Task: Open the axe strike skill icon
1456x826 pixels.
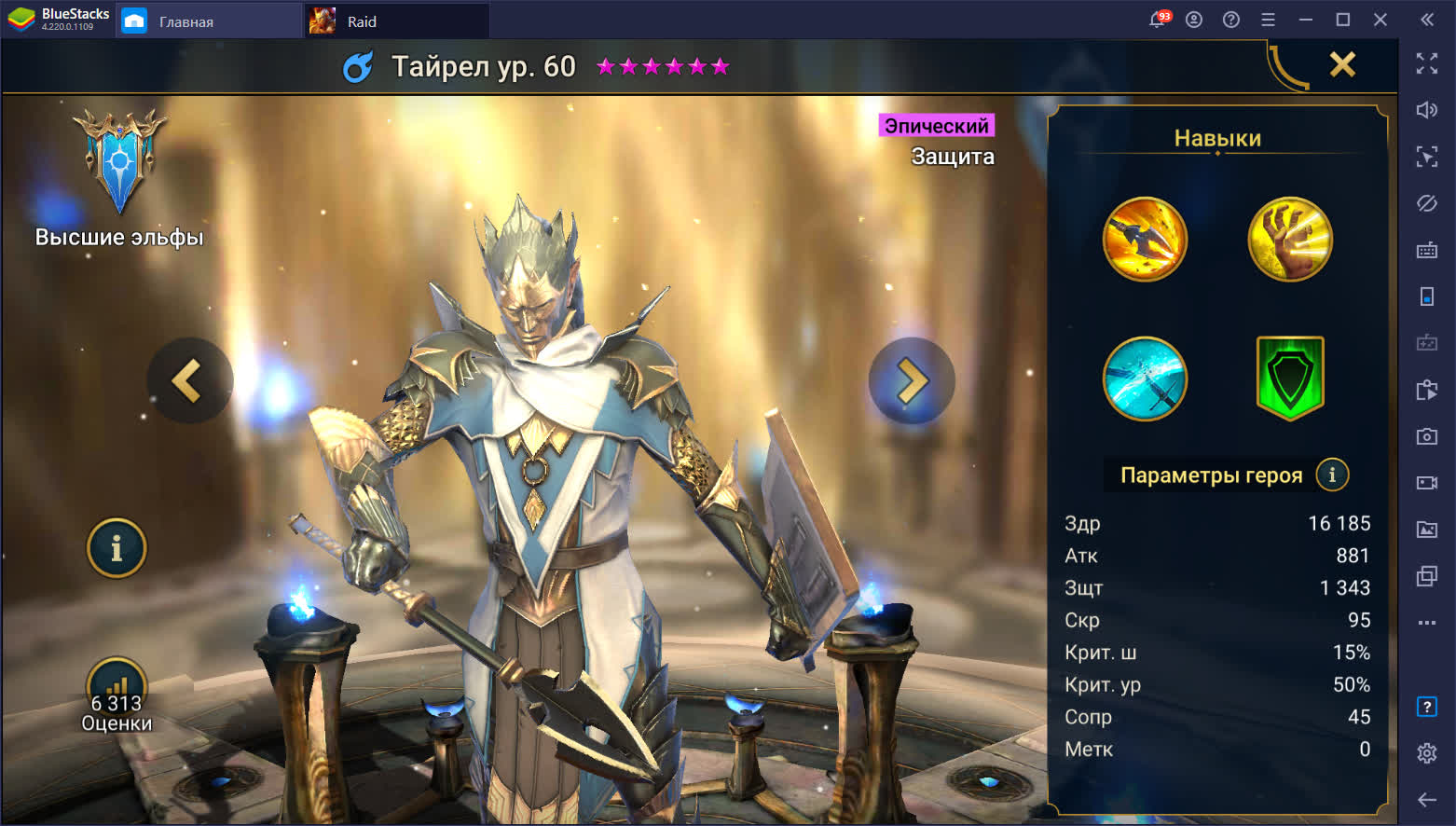Action: click(x=1145, y=240)
